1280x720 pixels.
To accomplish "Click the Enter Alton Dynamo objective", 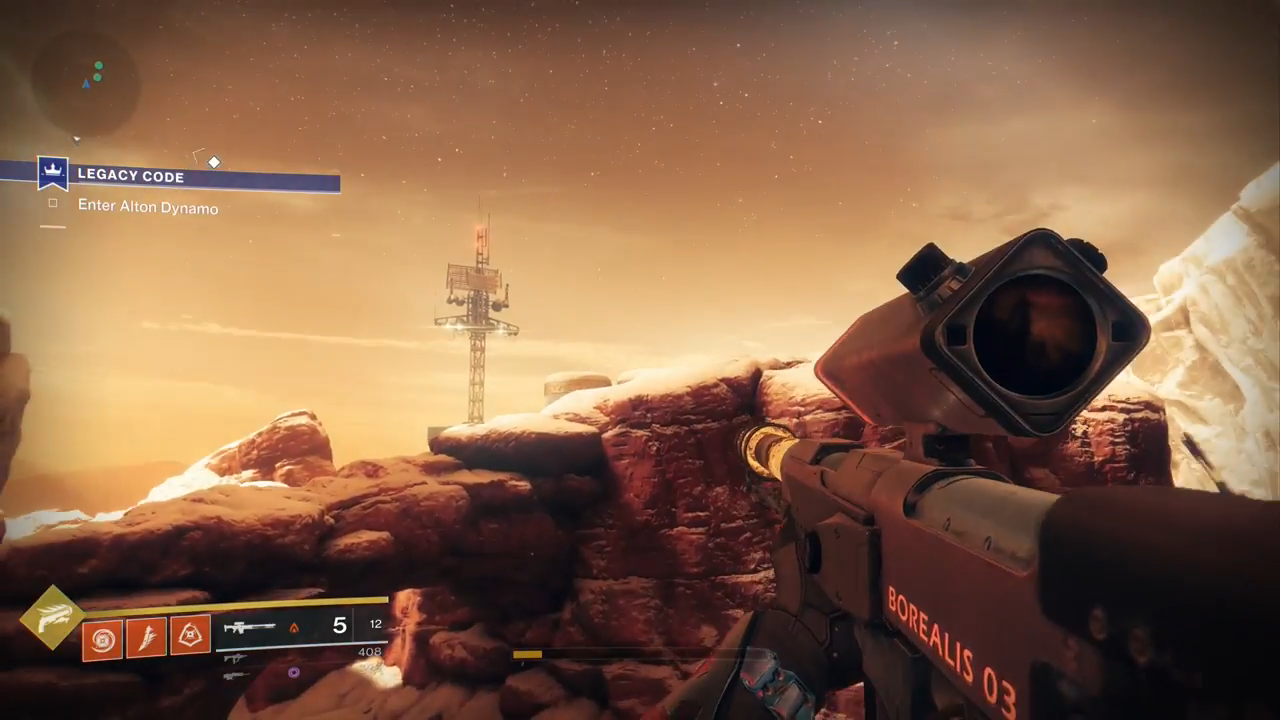I will pos(147,208).
